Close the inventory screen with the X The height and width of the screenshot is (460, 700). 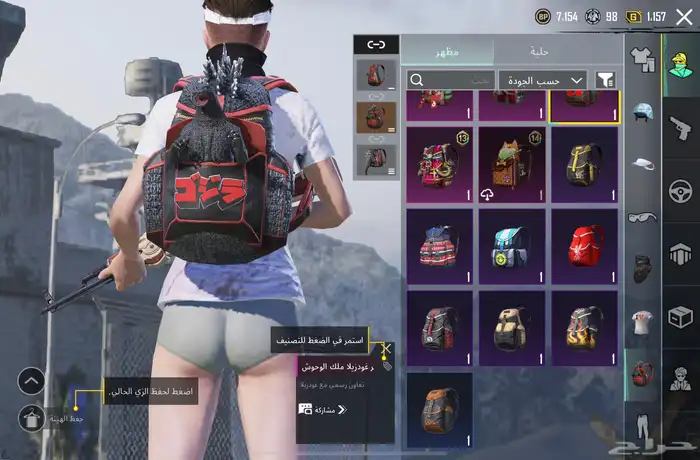683,17
